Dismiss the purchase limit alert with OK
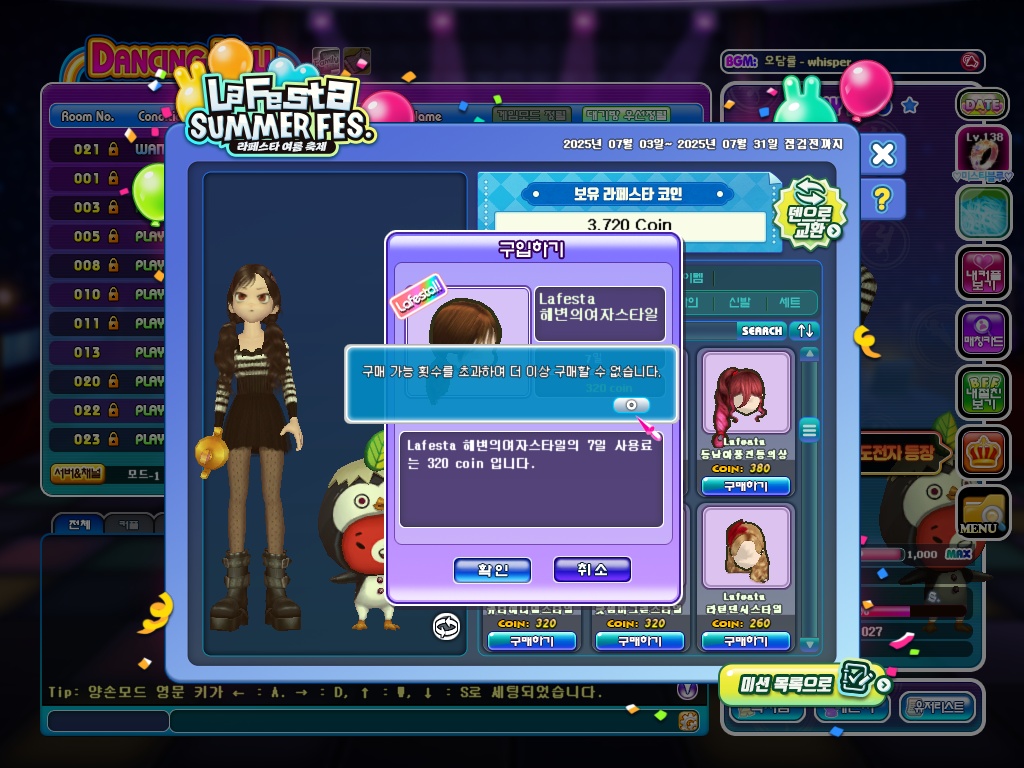Viewport: 1024px width, 768px height. click(631, 405)
